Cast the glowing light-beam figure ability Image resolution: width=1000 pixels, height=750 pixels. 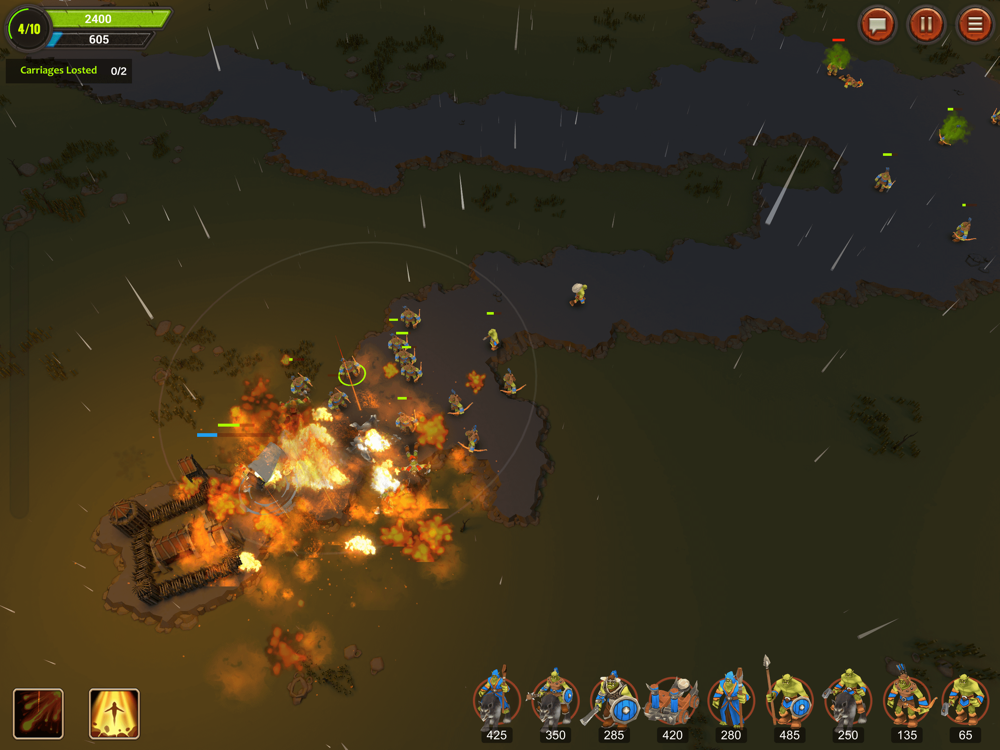(x=114, y=713)
